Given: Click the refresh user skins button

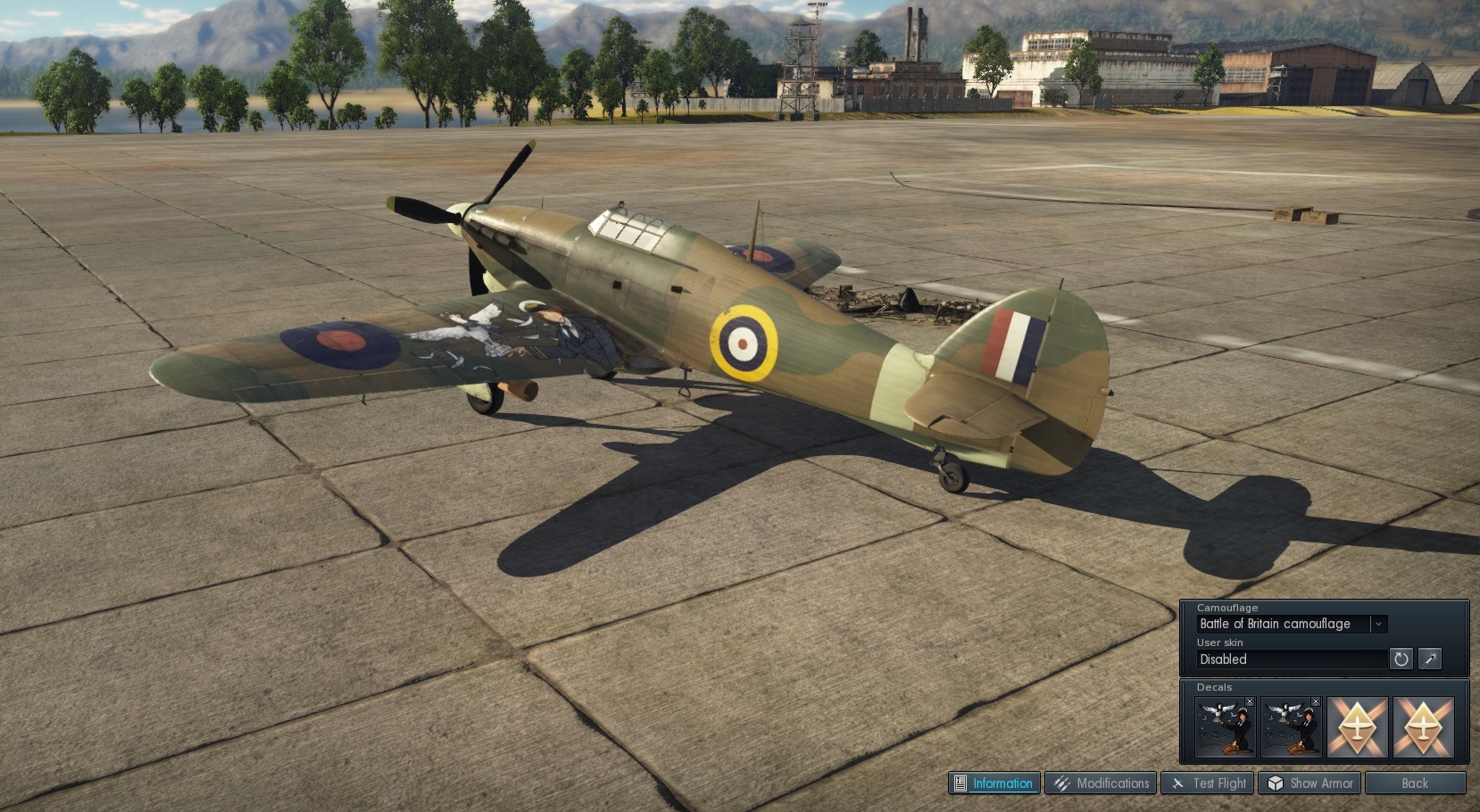Looking at the screenshot, I should [1401, 659].
